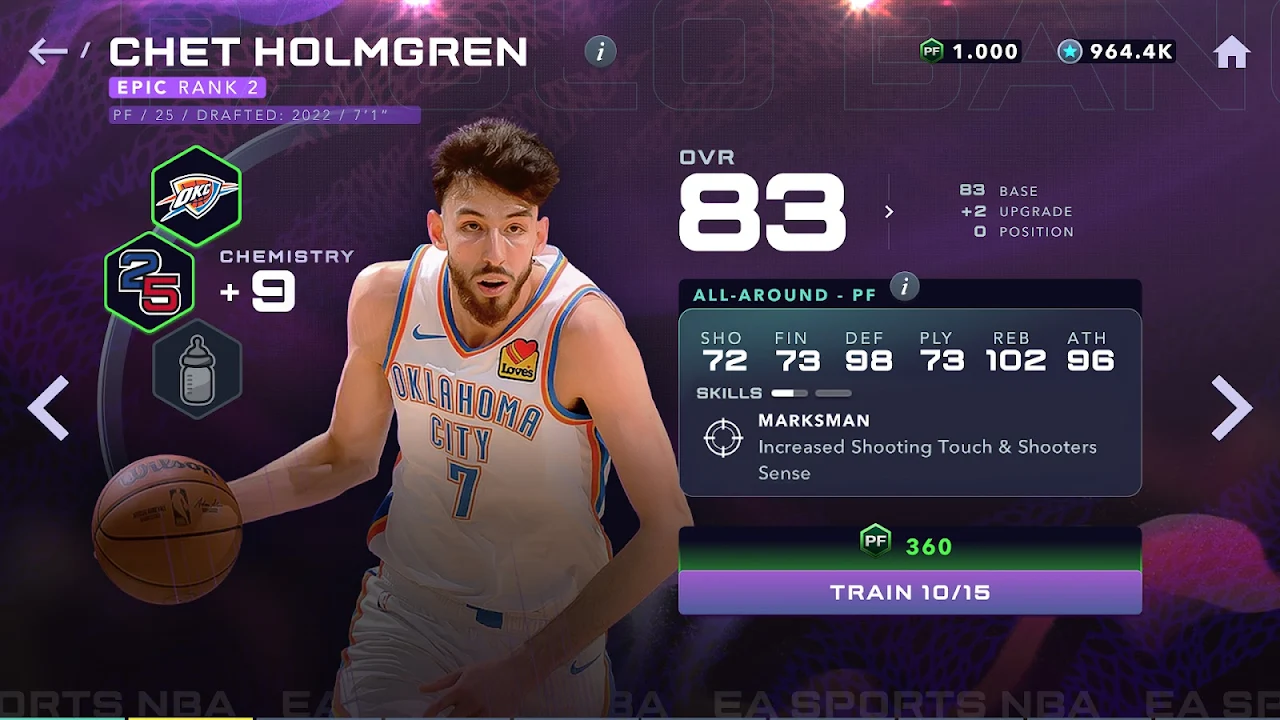The height and width of the screenshot is (720, 1280).
Task: Expand the OVR rating breakdown arrow
Action: (x=888, y=211)
